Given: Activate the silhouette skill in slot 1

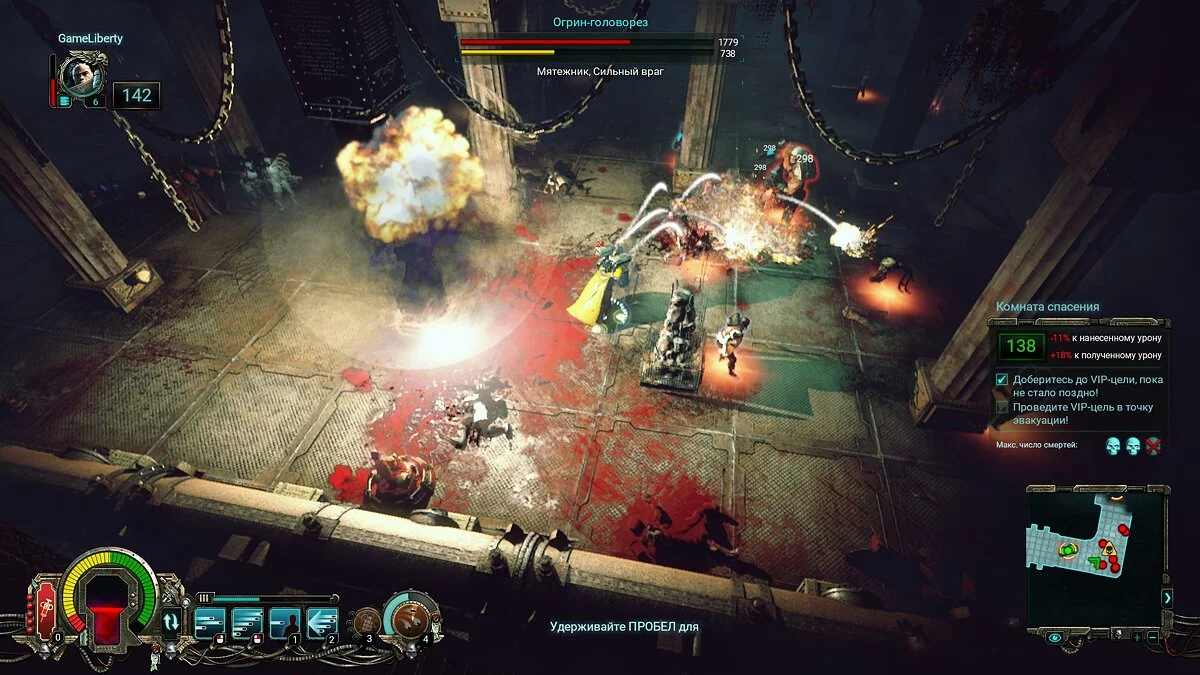Looking at the screenshot, I should tap(285, 622).
